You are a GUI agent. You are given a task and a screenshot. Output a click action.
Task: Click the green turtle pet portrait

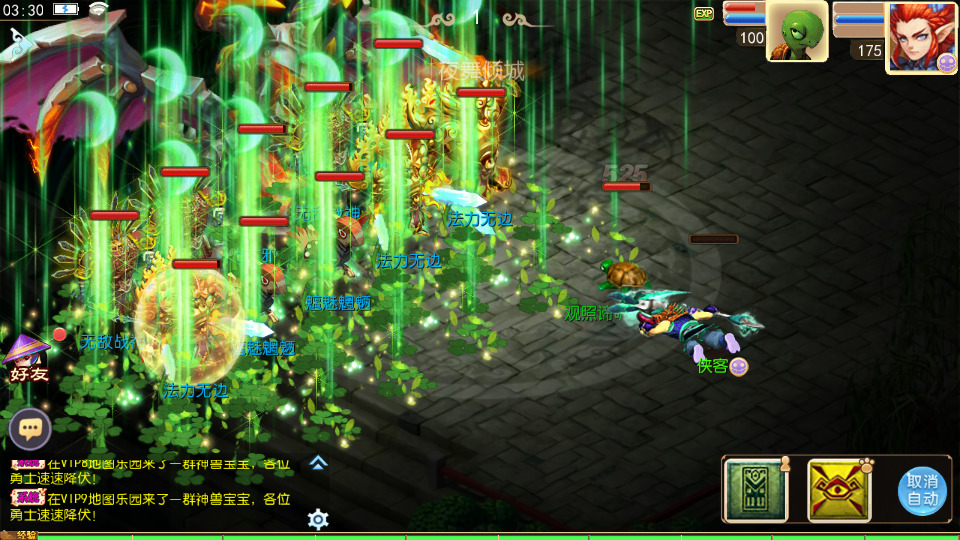(797, 31)
